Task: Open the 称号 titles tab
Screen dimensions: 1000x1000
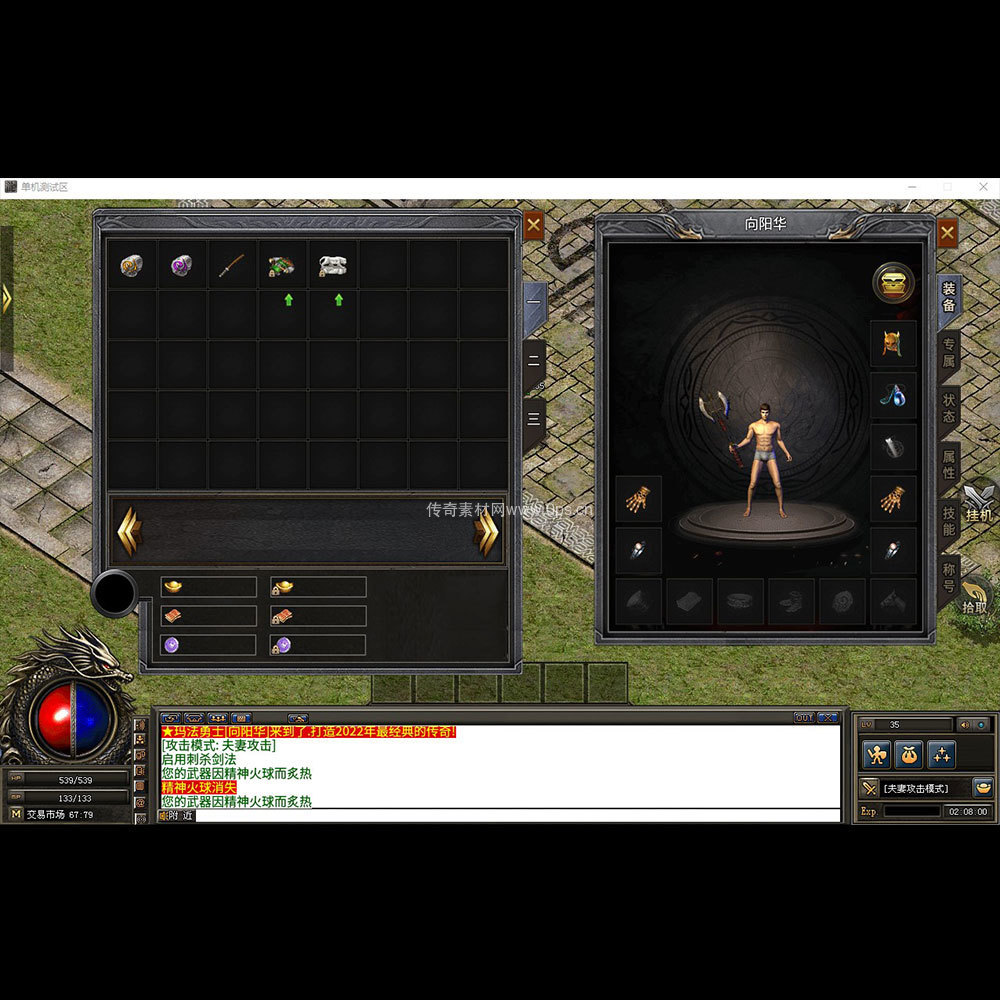Action: point(948,577)
